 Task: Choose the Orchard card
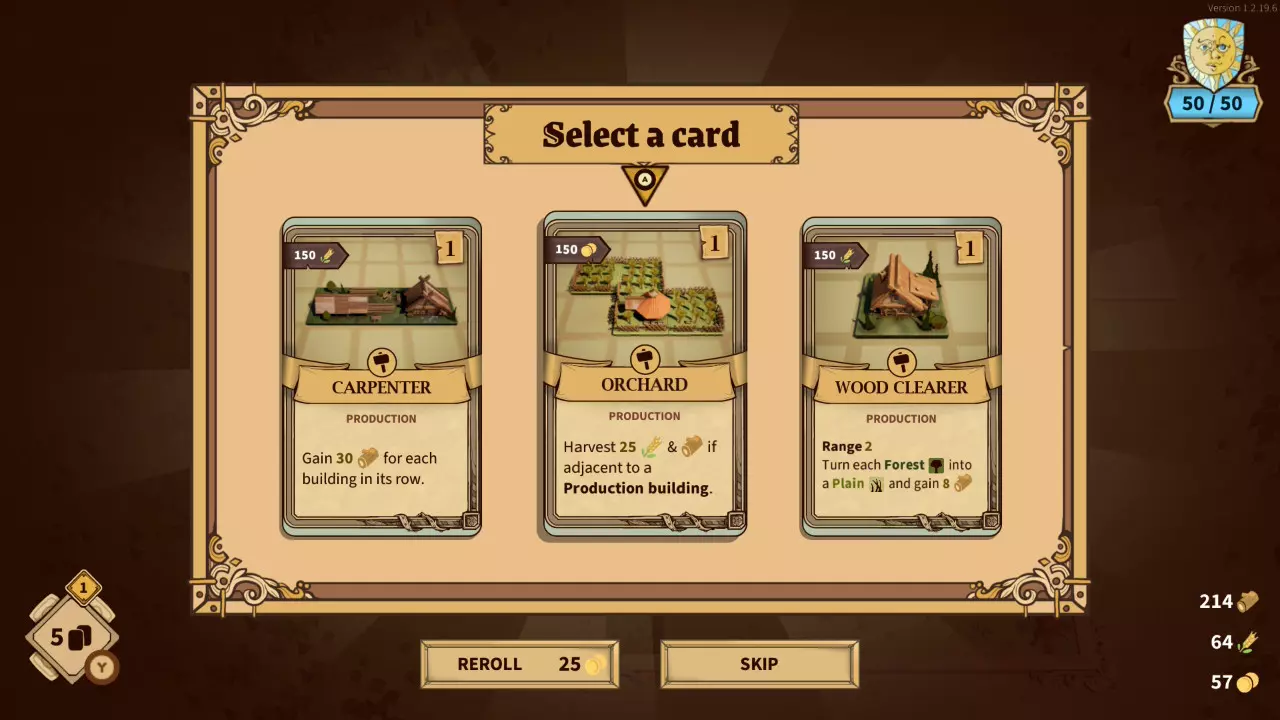pos(644,375)
